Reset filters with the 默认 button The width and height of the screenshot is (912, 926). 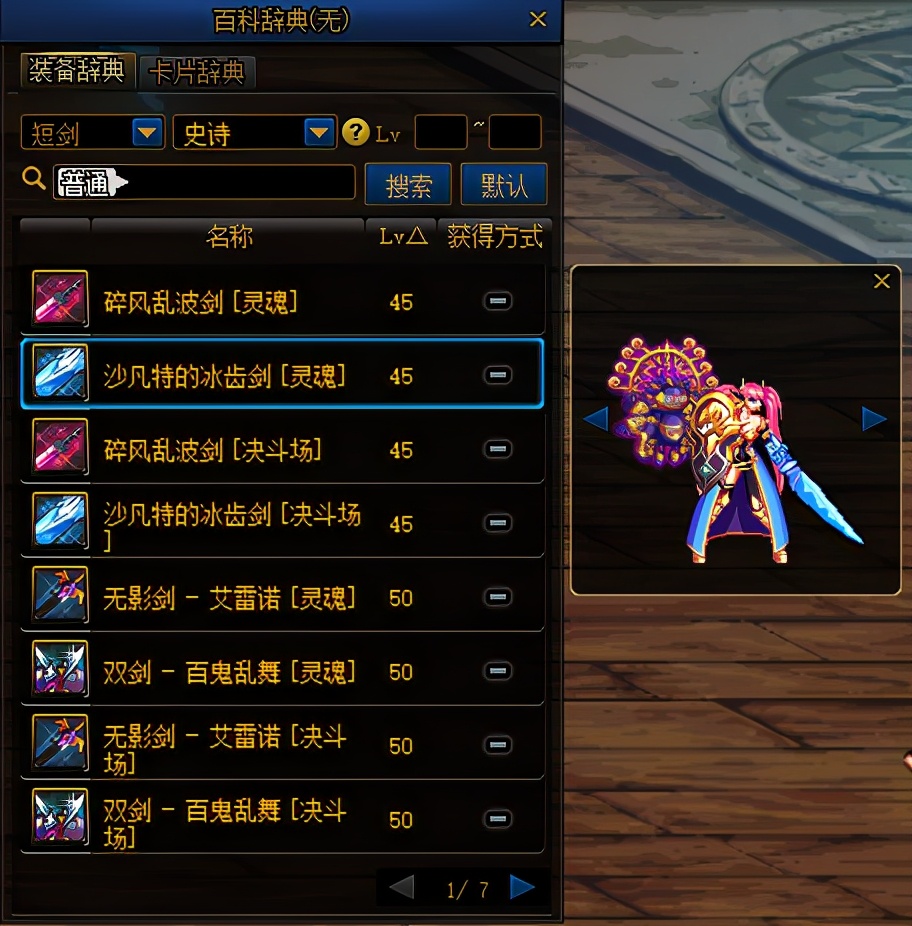click(504, 185)
